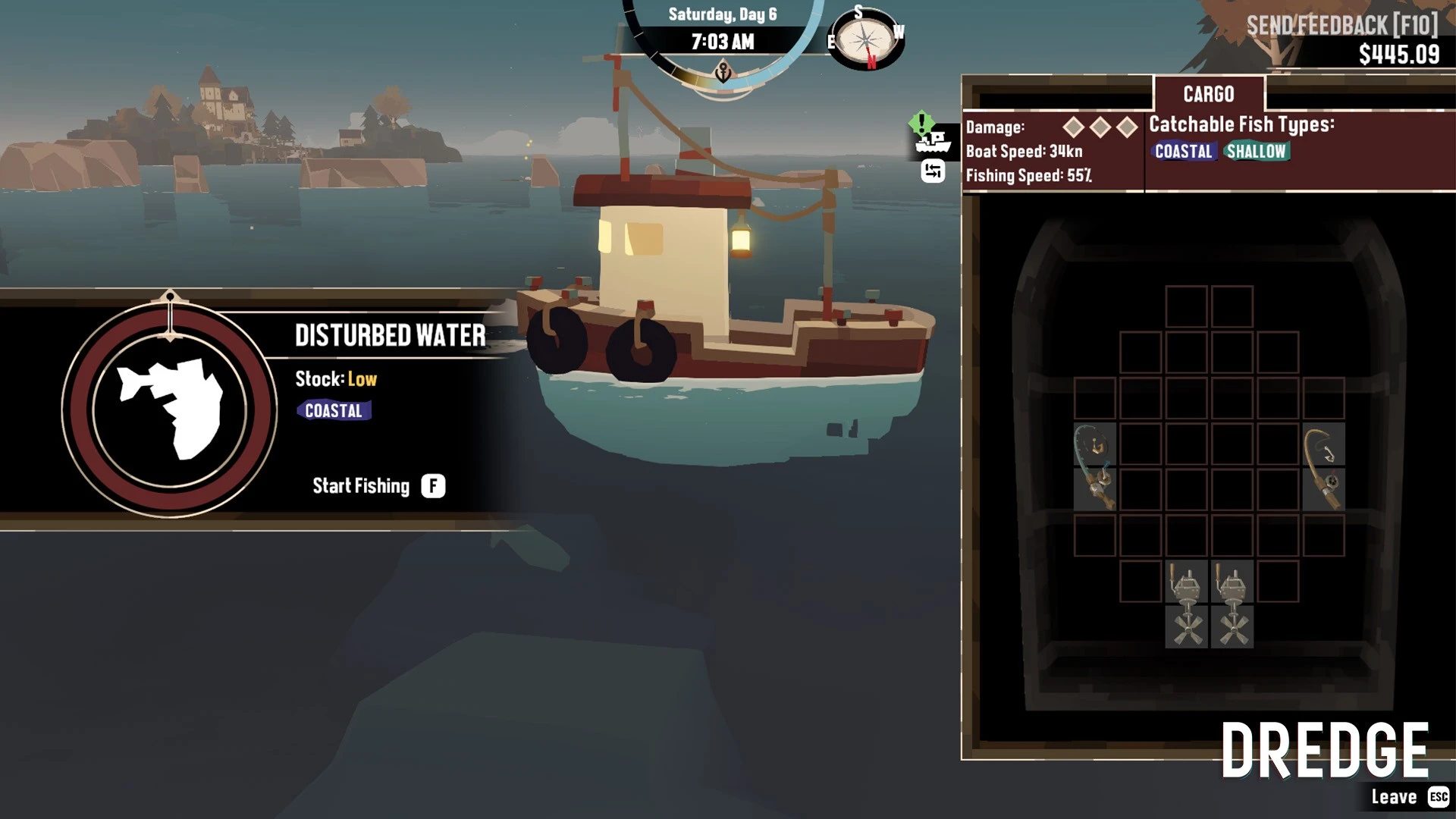The image size is (1456, 819).
Task: Click the Shallow catchable fish type tag
Action: tap(1256, 152)
